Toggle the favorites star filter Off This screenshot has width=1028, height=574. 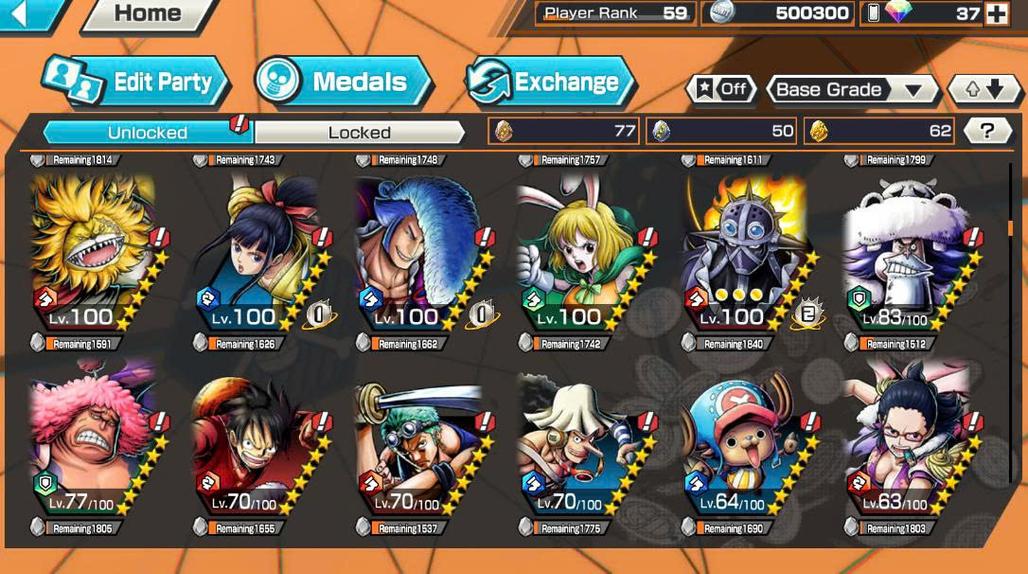(x=721, y=89)
